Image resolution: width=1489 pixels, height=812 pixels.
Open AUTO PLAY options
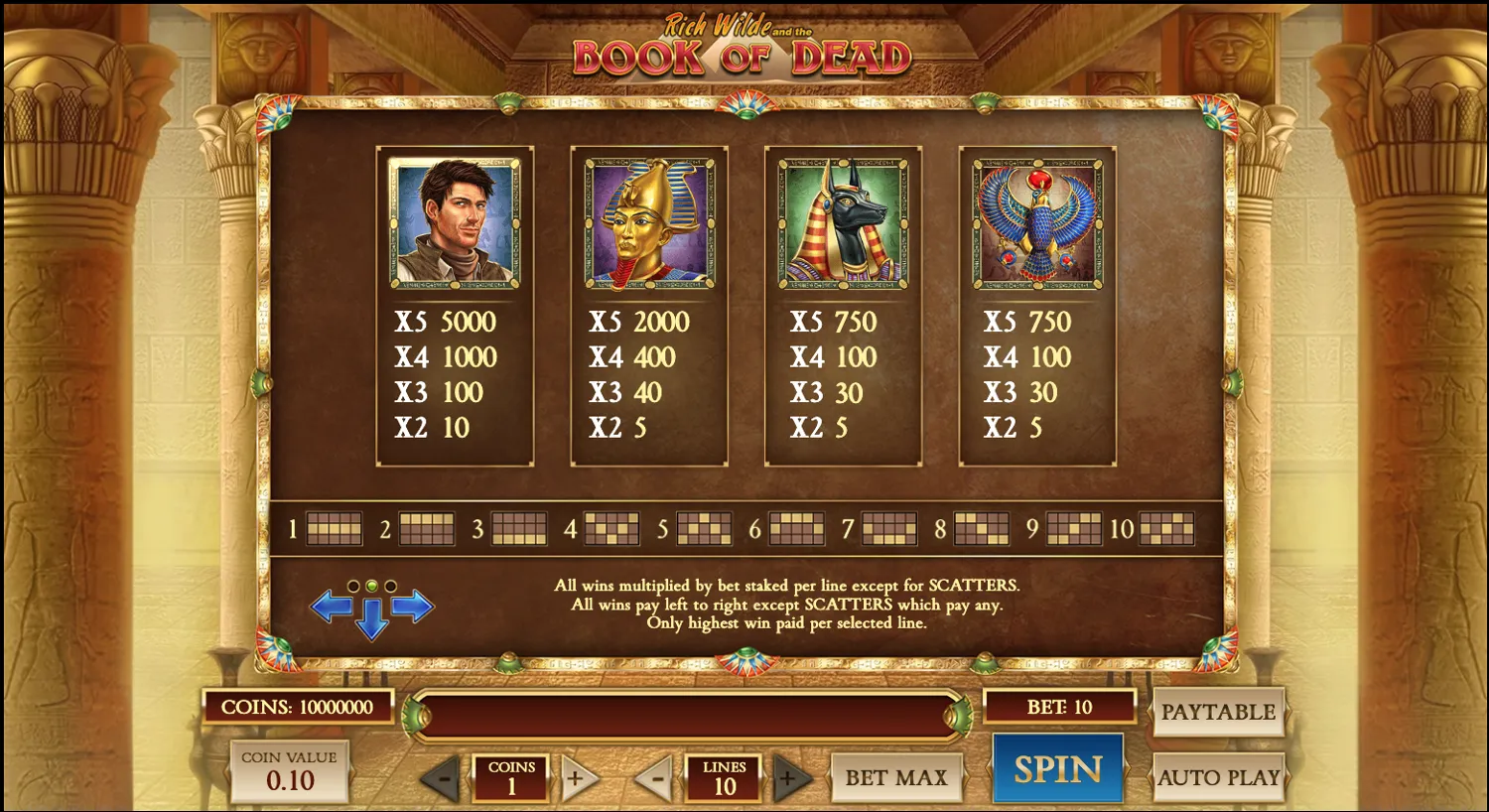tap(1219, 777)
